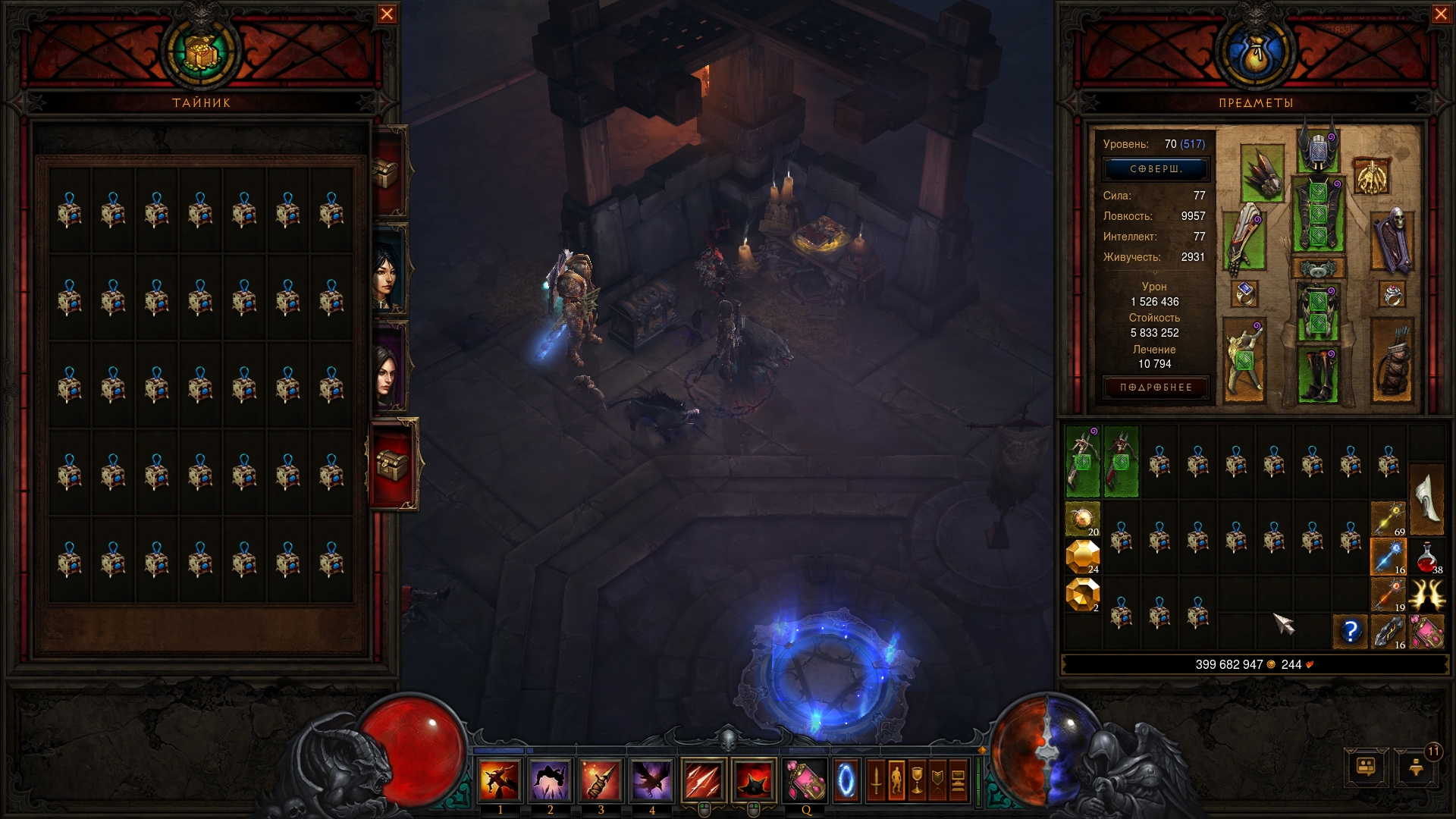The height and width of the screenshot is (819, 1456).
Task: Select the blue question mark item
Action: pos(1351,631)
